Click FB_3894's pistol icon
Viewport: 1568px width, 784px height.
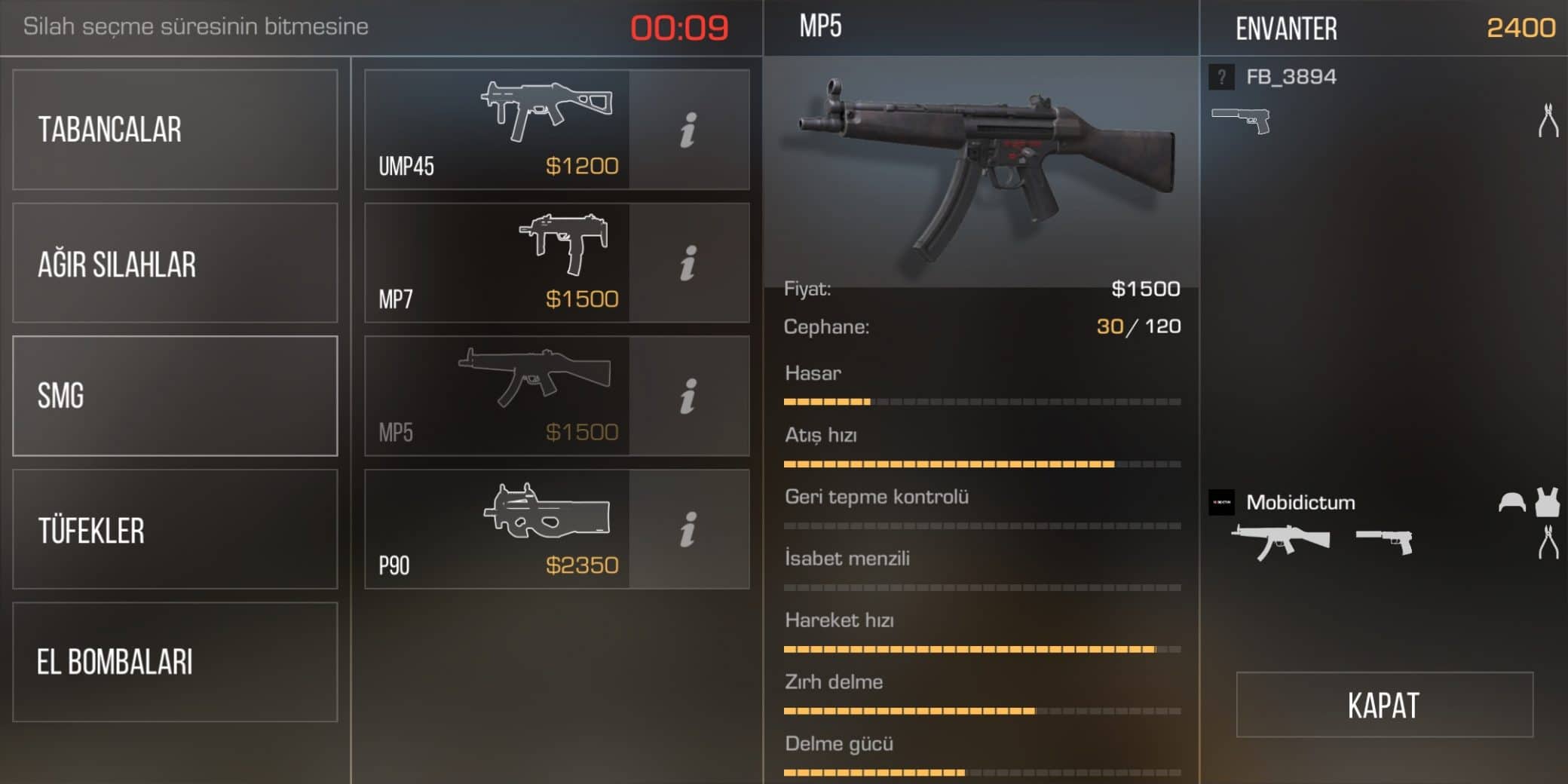[x=1241, y=121]
